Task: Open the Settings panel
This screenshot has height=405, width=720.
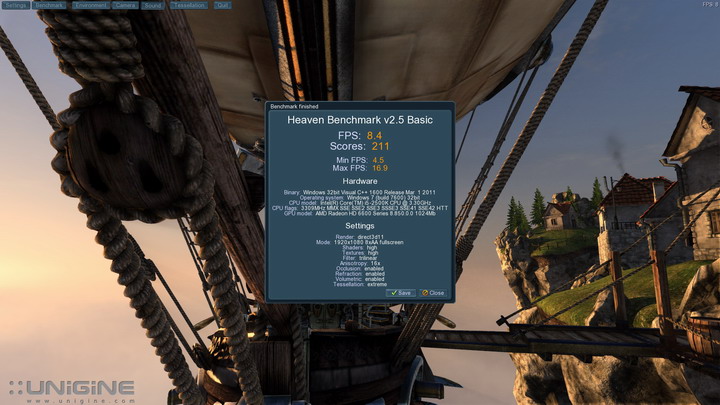Action: tap(15, 5)
